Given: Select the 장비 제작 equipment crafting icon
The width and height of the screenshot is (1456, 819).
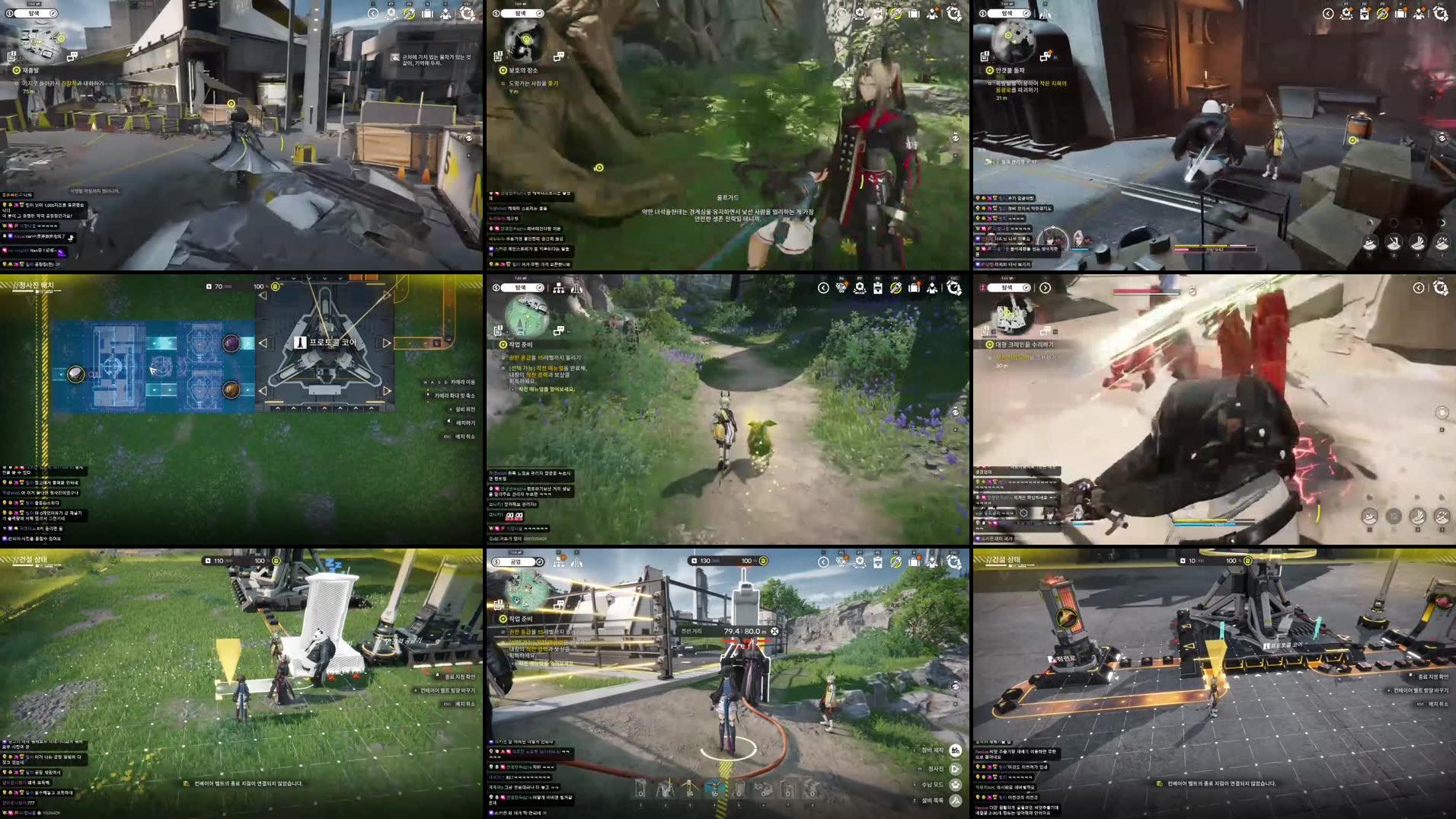Looking at the screenshot, I should pos(956,751).
